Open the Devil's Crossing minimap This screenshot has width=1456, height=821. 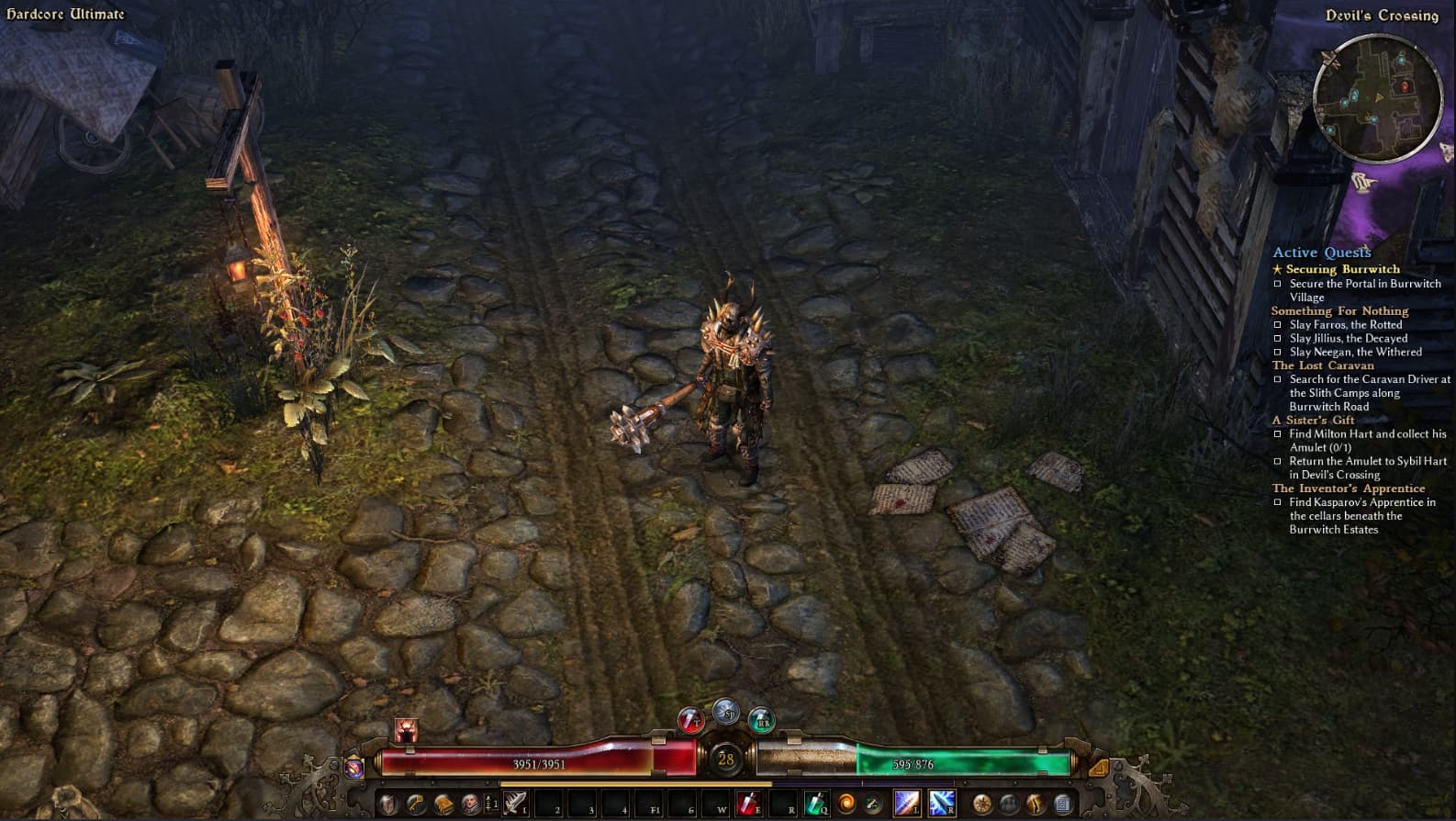pyautogui.click(x=1376, y=98)
